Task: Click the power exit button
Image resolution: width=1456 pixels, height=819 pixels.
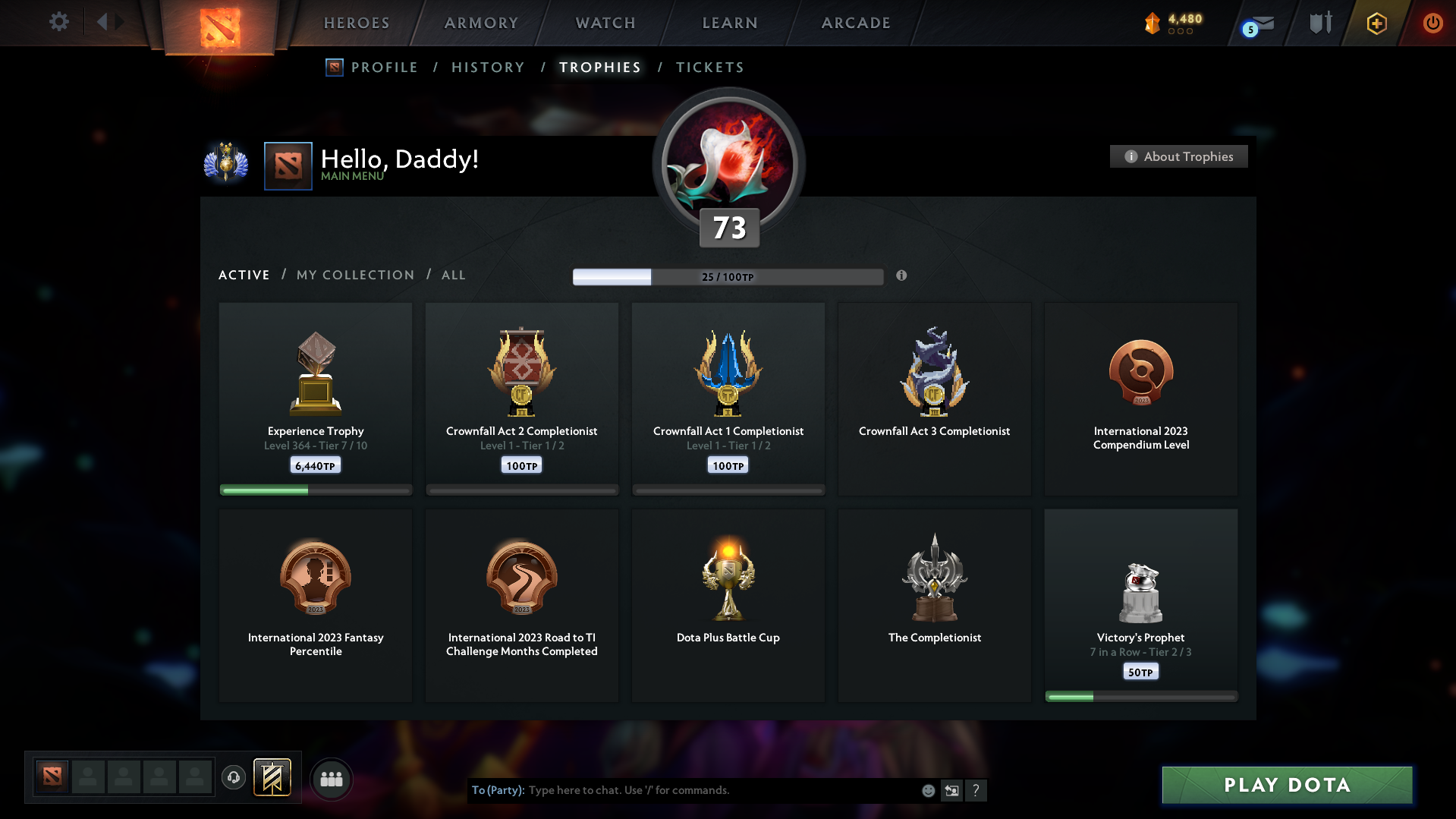Action: (1432, 23)
